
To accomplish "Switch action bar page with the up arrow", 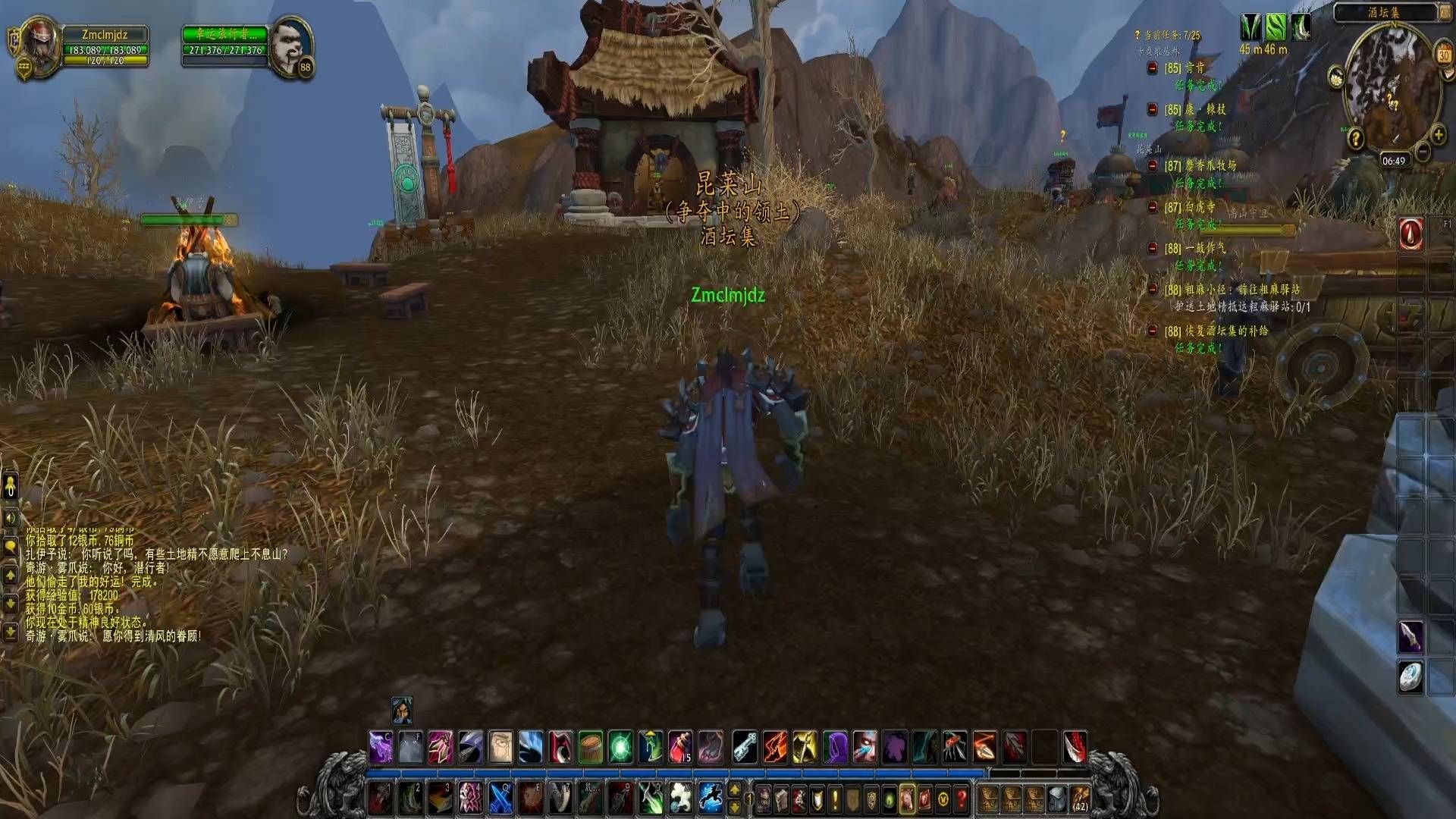I will 734,790.
